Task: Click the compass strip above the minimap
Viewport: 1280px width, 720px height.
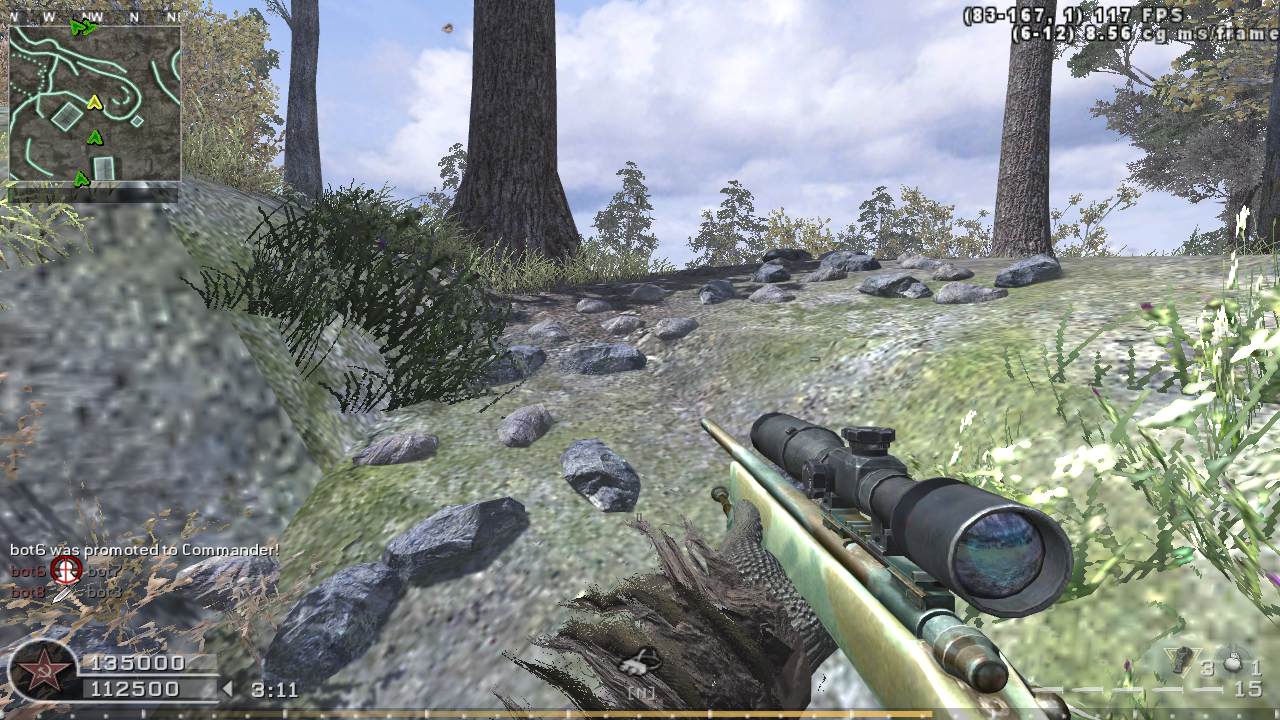Action: [x=95, y=17]
